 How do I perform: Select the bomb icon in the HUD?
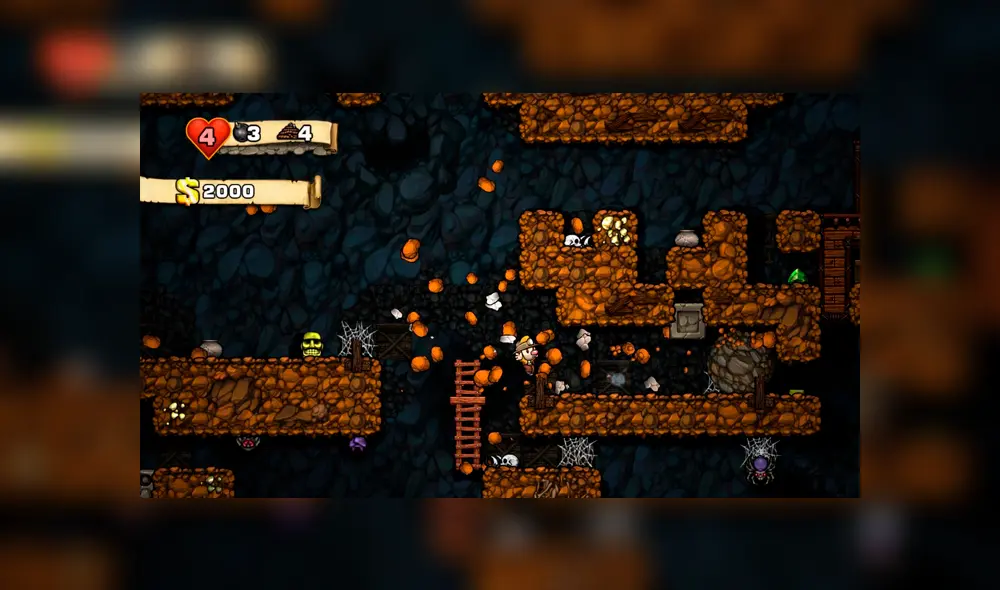coord(240,132)
